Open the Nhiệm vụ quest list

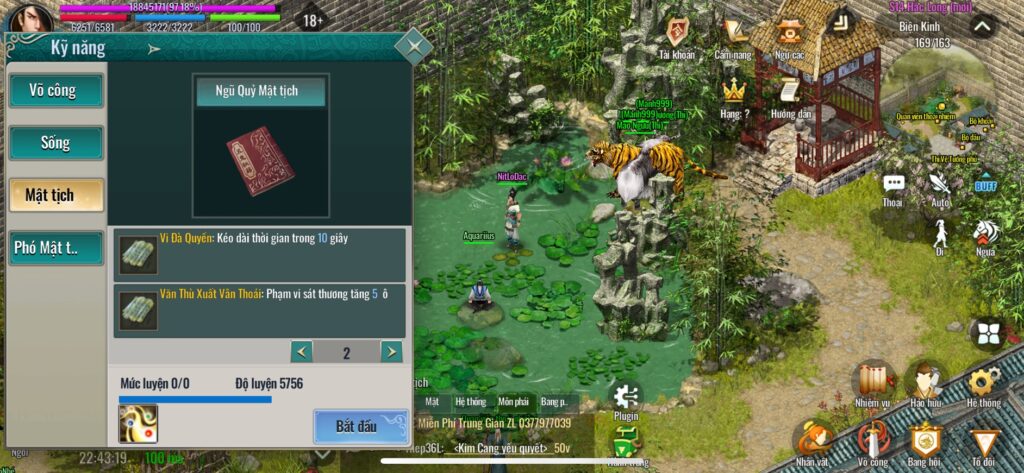[x=872, y=384]
